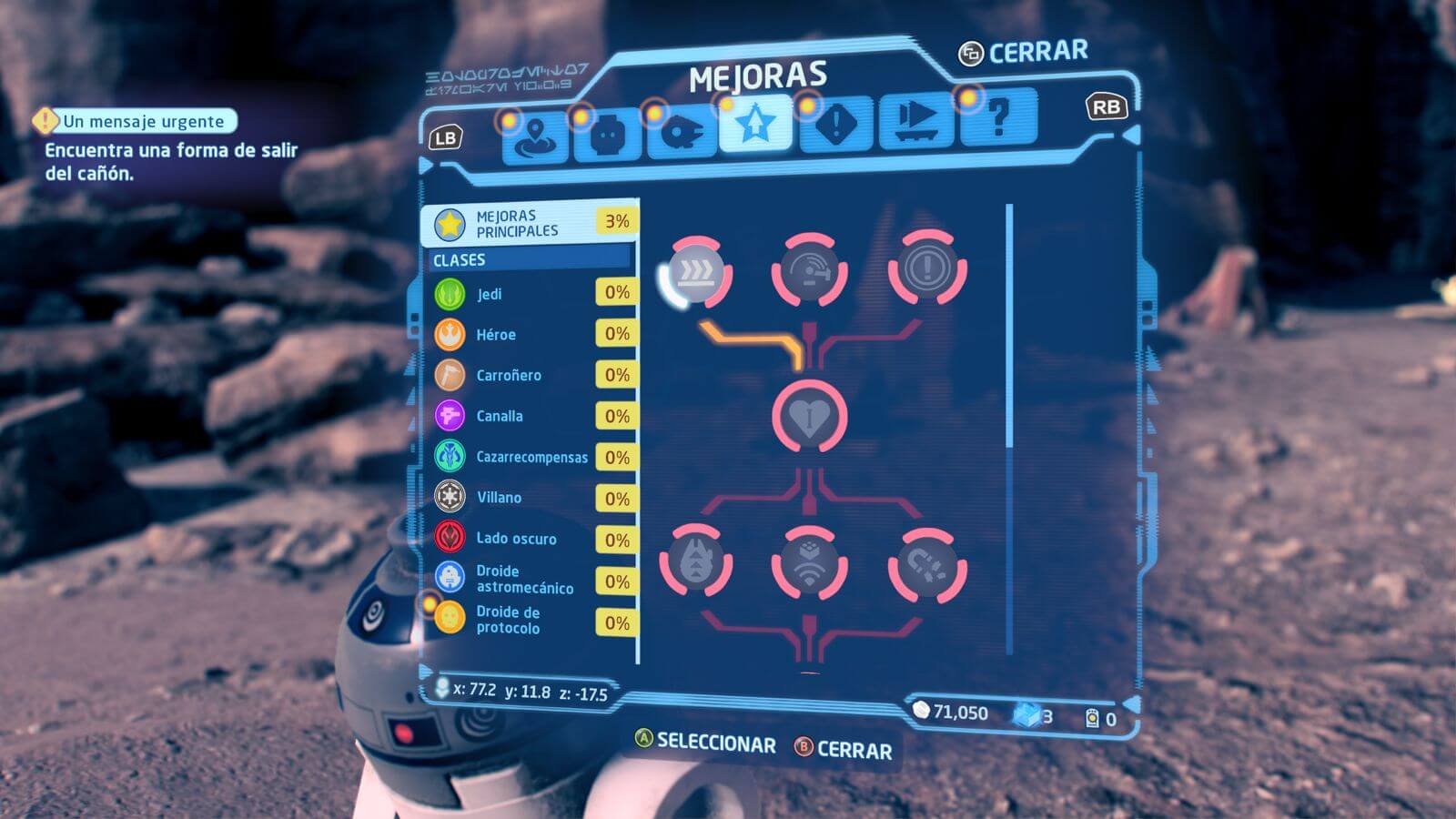Open Droide de protocolo upgrades
This screenshot has width=1456, height=819.
pos(530,621)
